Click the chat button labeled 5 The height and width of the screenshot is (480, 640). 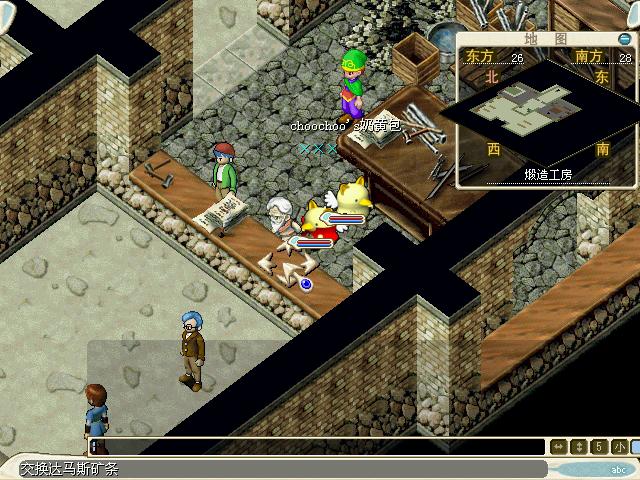click(x=599, y=447)
